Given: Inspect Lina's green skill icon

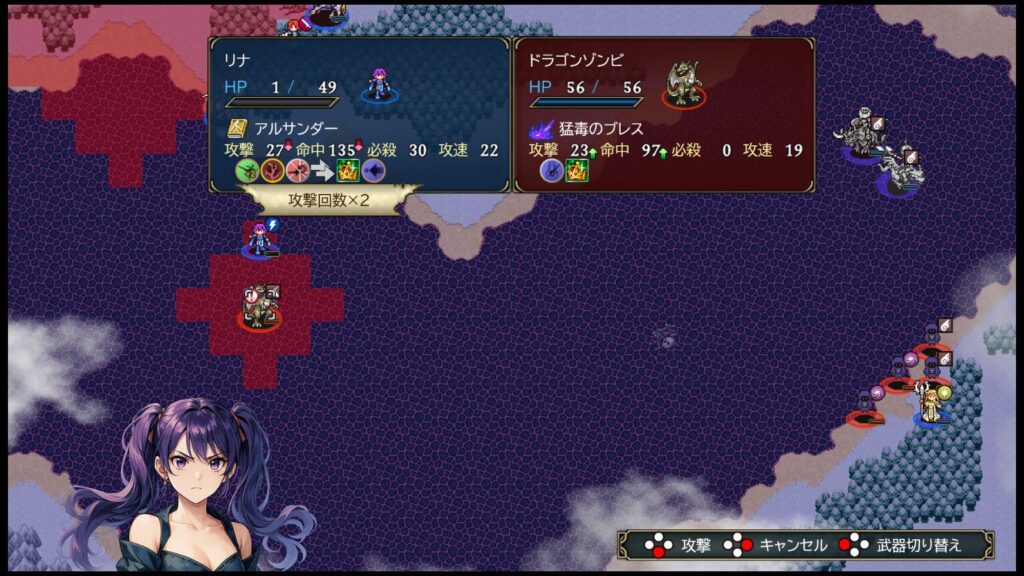Looking at the screenshot, I should tap(246, 170).
